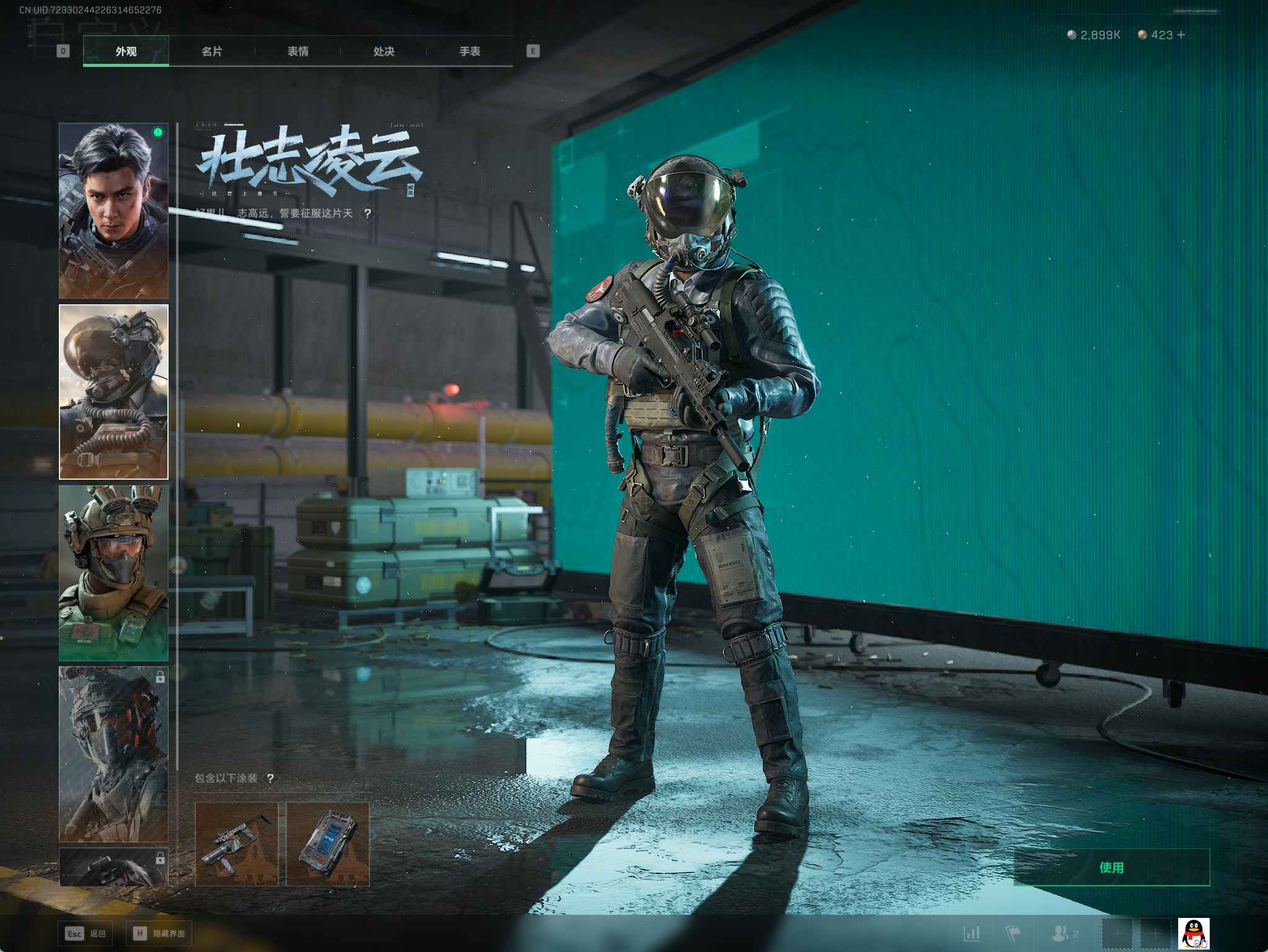The height and width of the screenshot is (952, 1268).
Task: Choose the unmasked dark-haired man skin
Action: 113,211
